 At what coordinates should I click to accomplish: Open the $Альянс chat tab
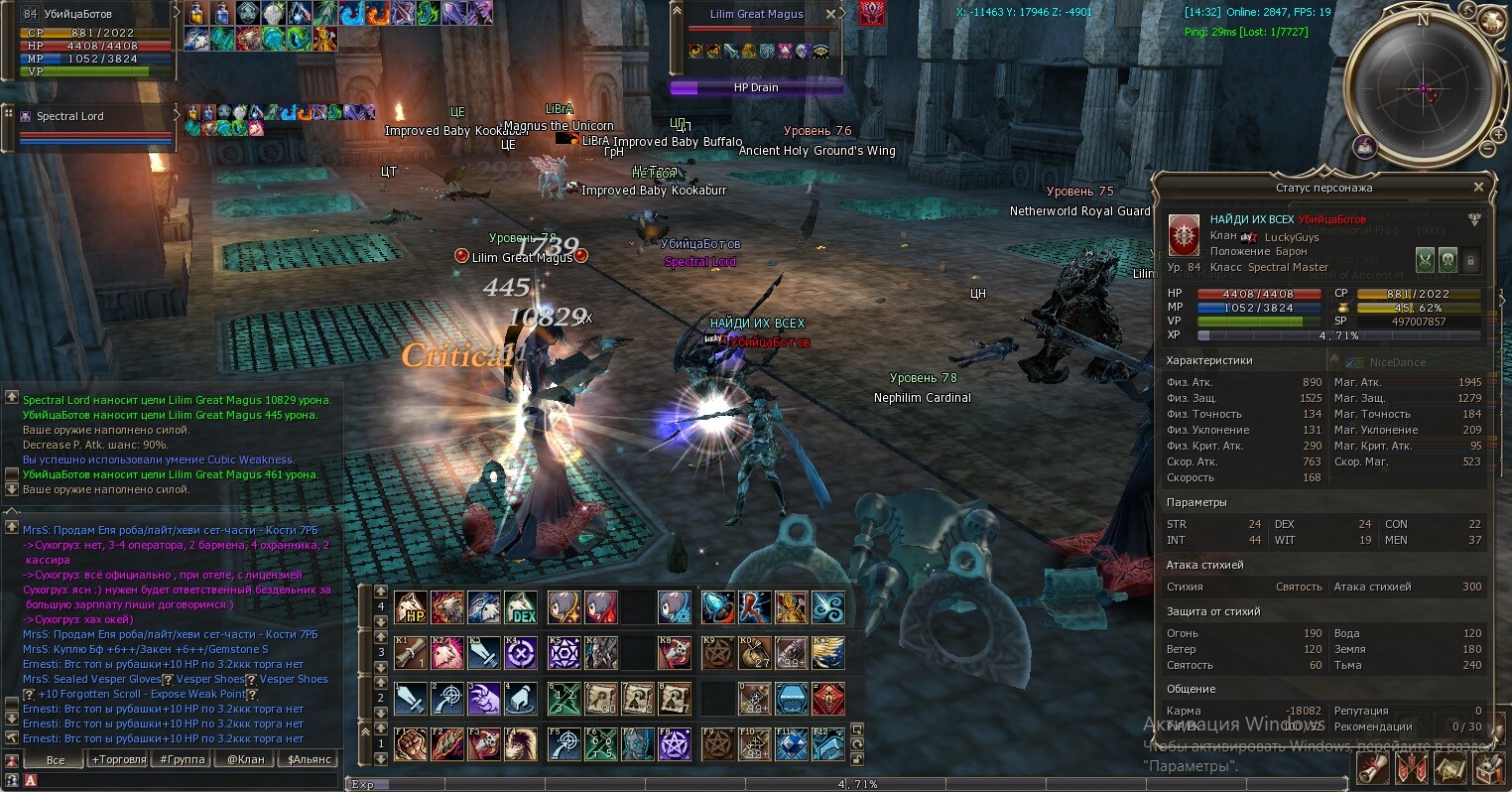(310, 759)
